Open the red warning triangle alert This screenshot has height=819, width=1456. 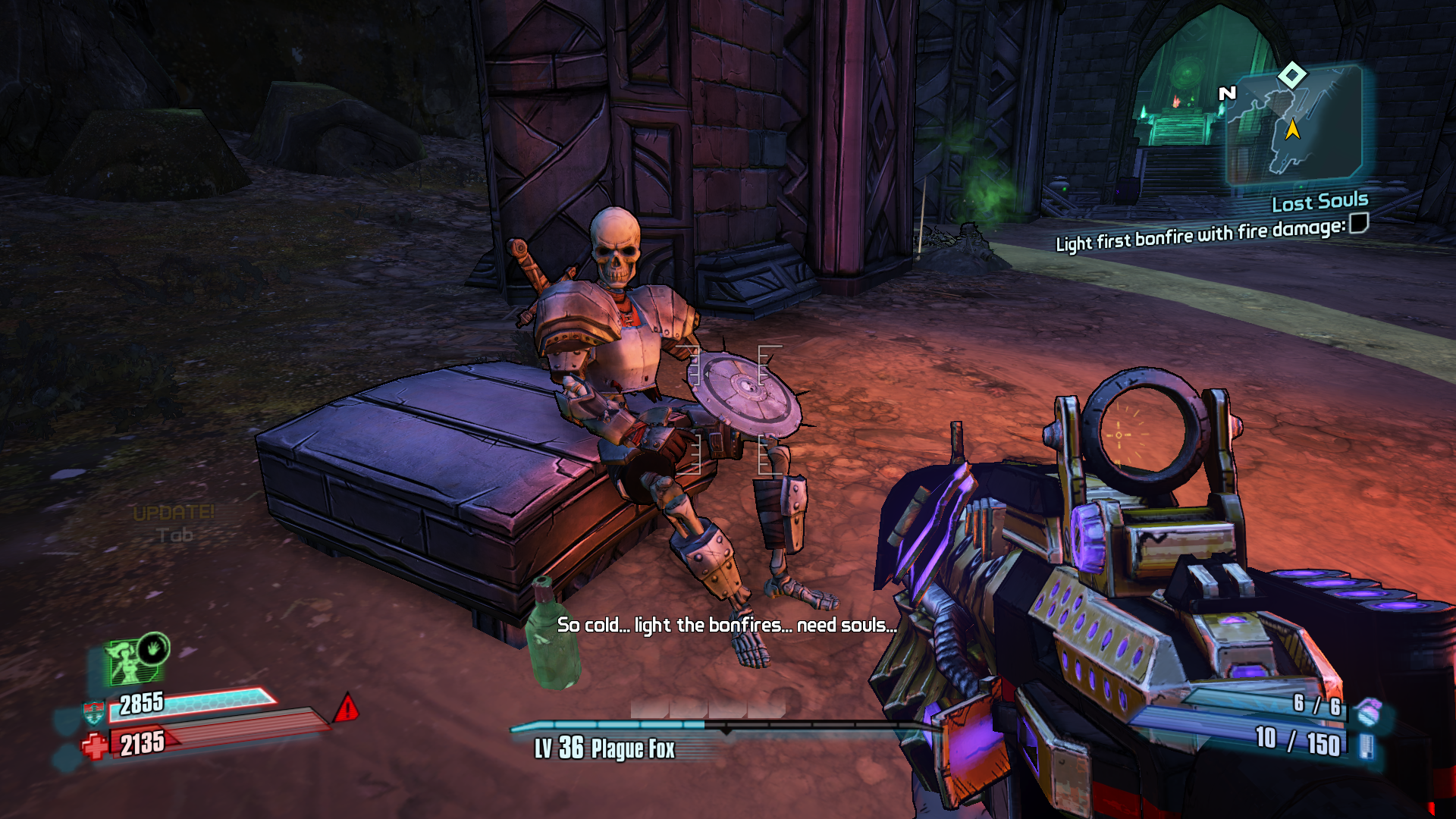point(347,708)
